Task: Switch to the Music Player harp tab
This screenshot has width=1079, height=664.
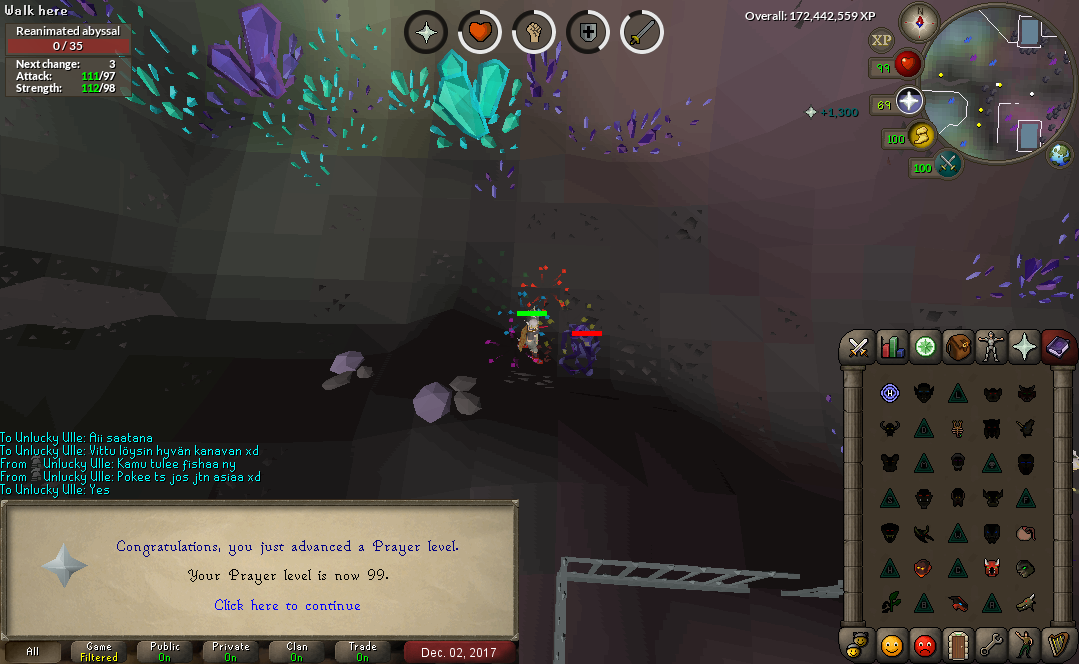Action: click(1058, 644)
